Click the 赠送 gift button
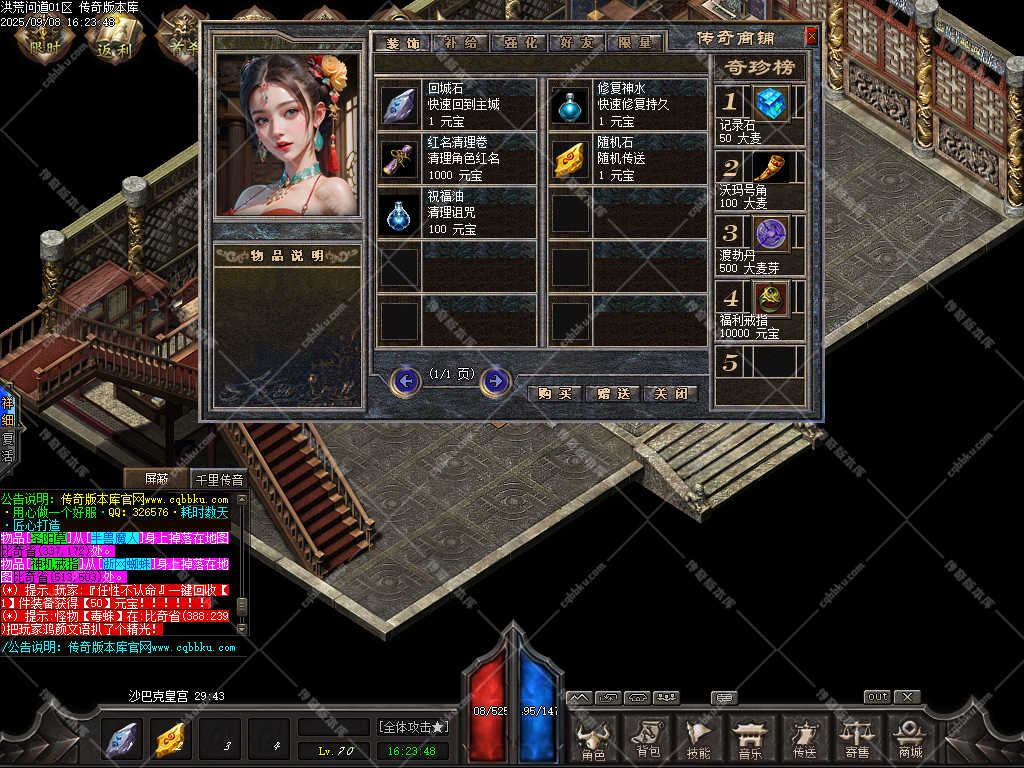1024x768 pixels. 612,393
